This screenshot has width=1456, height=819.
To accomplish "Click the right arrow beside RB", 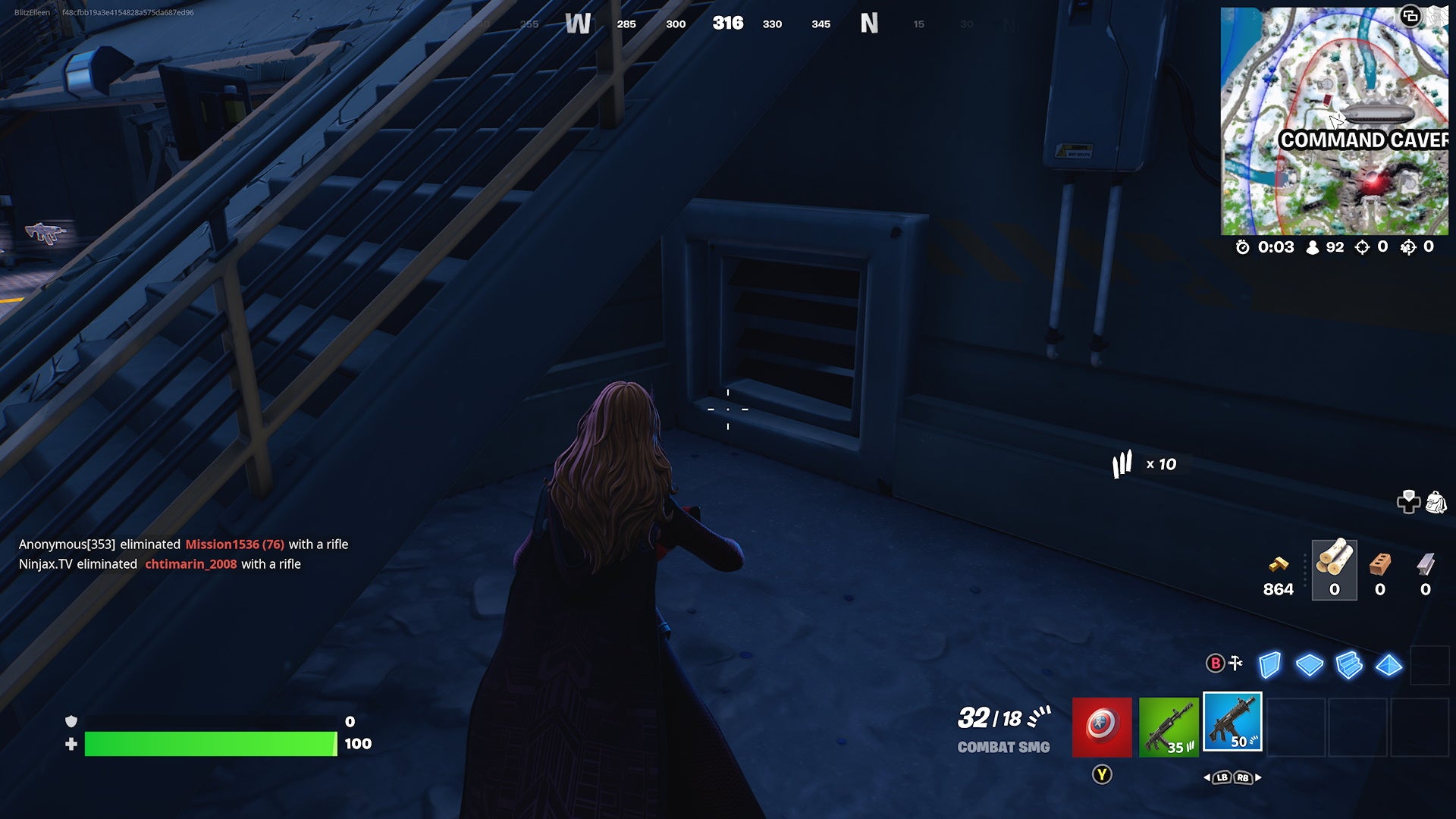I will tap(1258, 777).
